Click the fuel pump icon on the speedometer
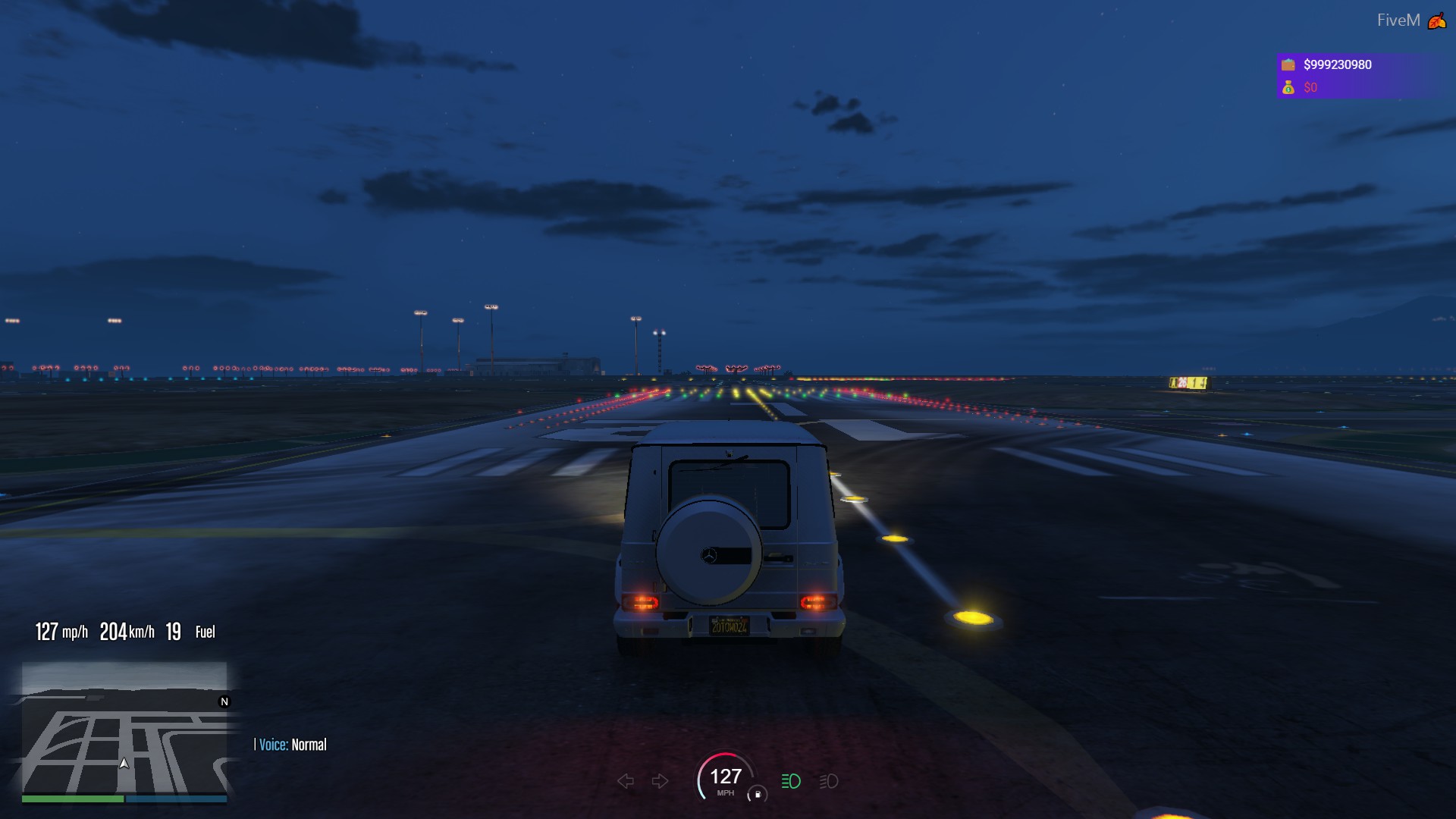1456x819 pixels. point(758,794)
